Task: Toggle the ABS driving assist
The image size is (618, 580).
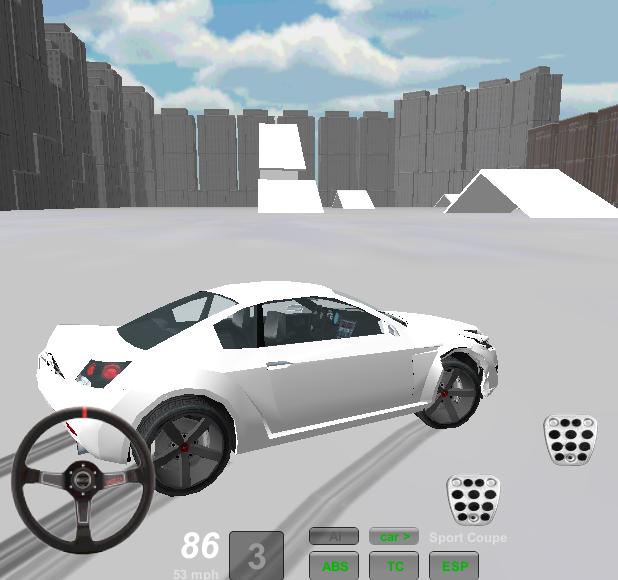Action: [x=334, y=566]
